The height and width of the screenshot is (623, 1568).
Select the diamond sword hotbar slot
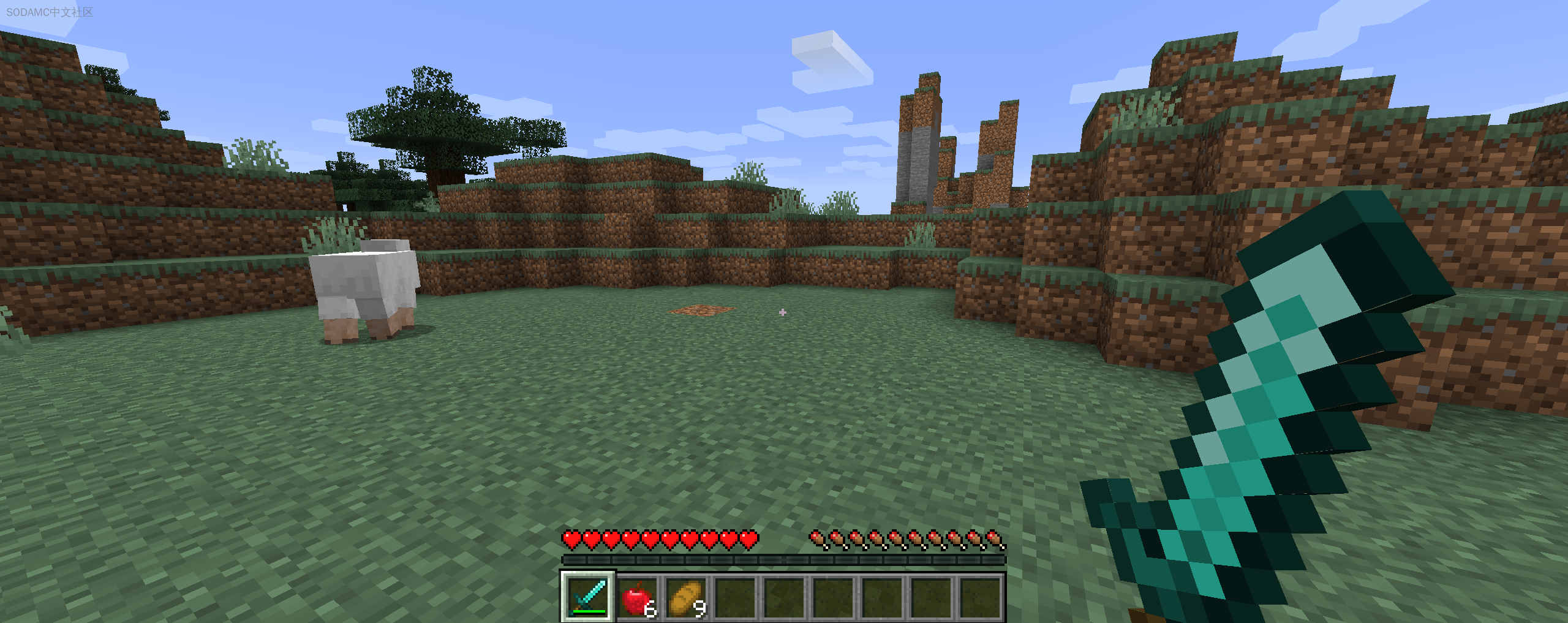(x=588, y=596)
